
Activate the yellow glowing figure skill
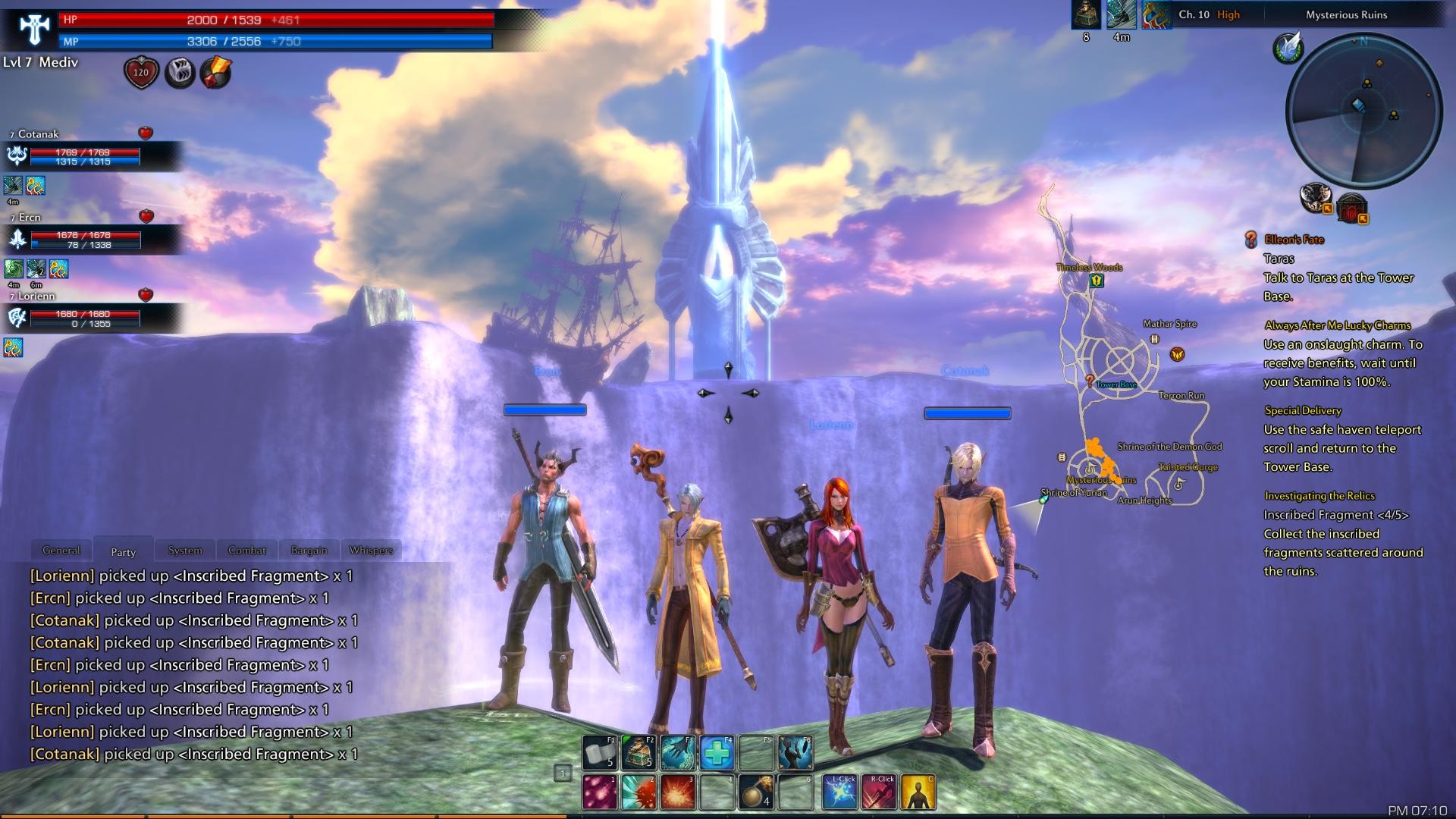point(918,792)
